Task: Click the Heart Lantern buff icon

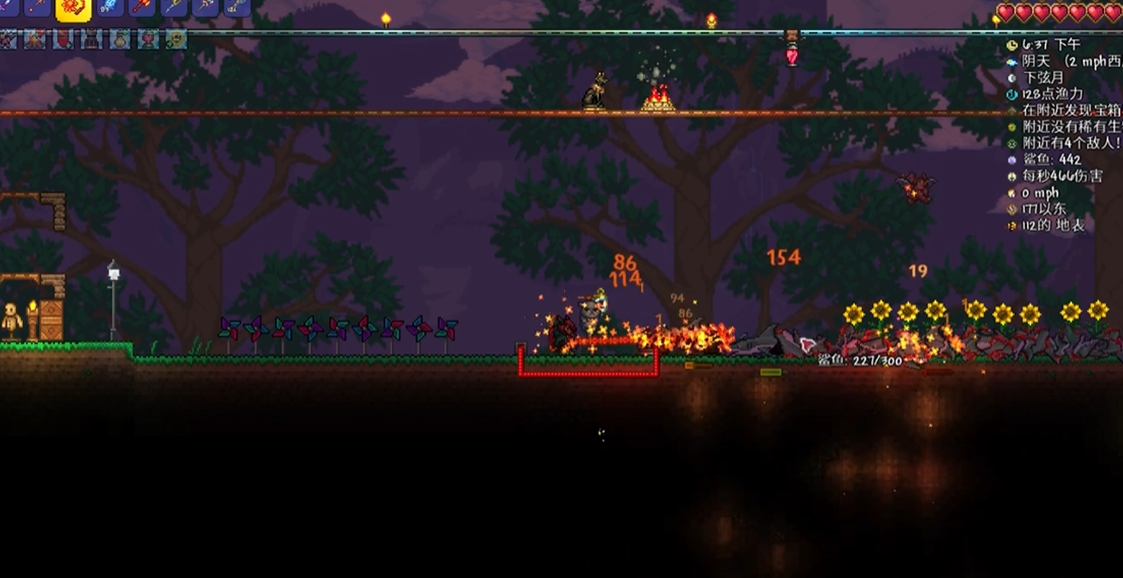Action: [x=148, y=40]
